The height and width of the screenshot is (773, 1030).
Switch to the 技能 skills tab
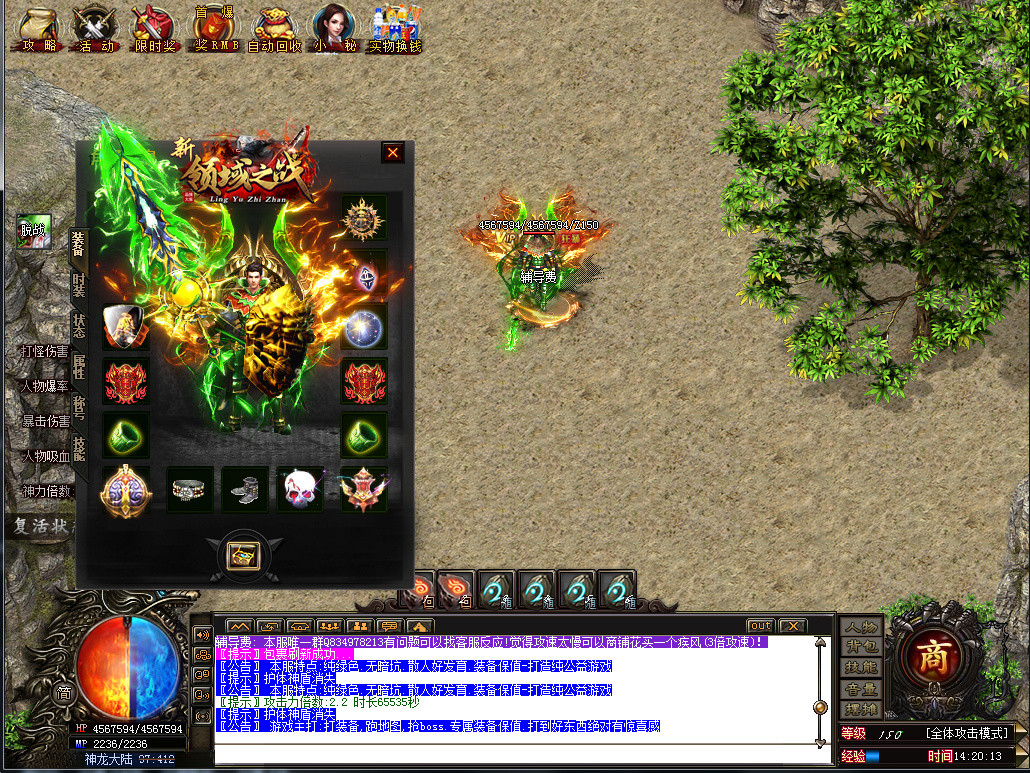click(x=79, y=448)
